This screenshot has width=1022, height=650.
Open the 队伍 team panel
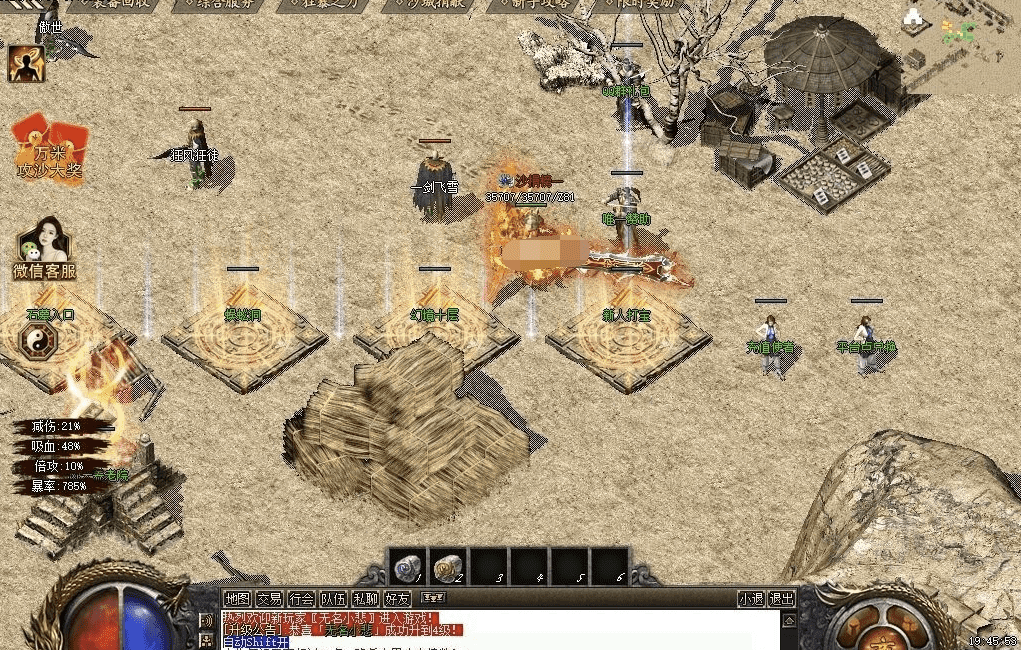[x=333, y=599]
